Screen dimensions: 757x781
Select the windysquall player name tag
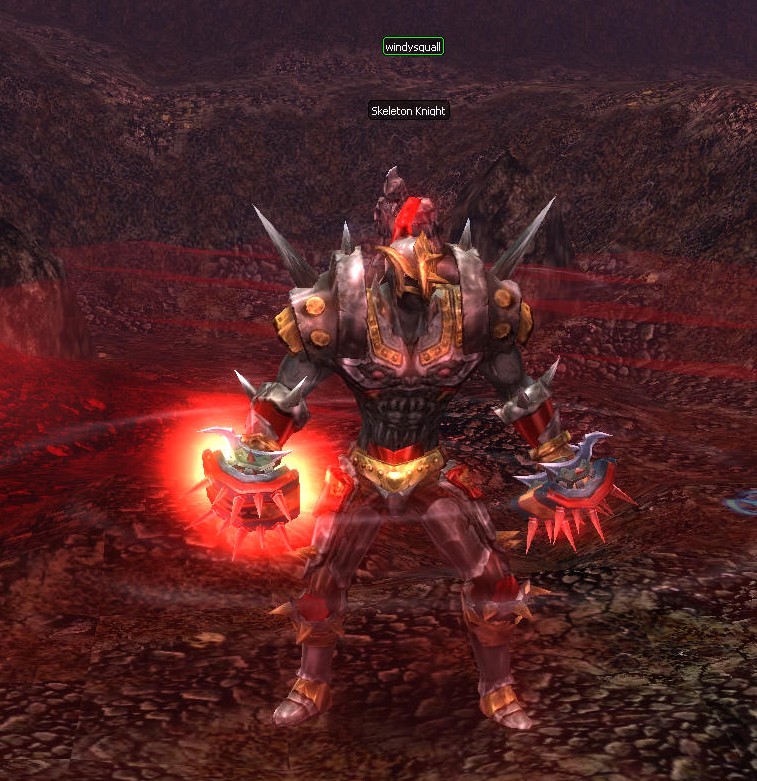(x=413, y=46)
